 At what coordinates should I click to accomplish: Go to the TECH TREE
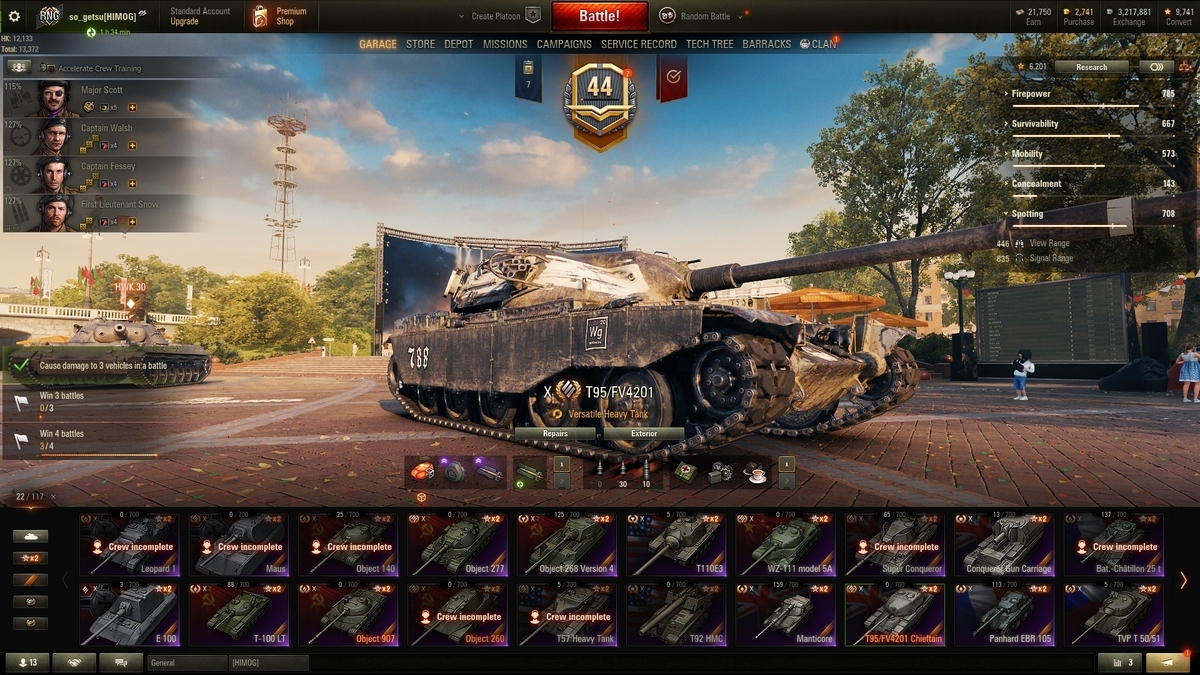pos(709,44)
